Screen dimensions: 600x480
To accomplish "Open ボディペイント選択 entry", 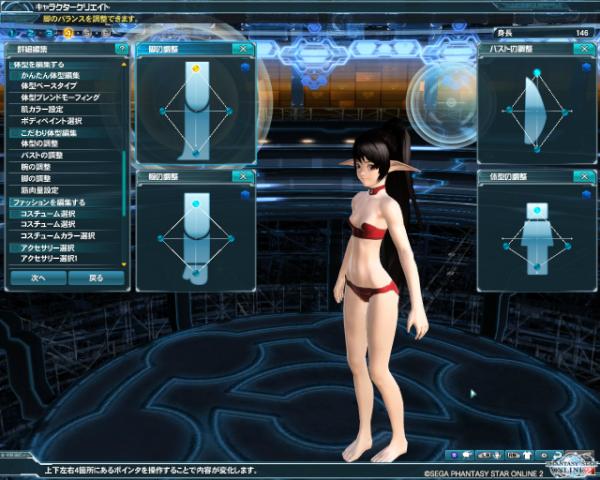I will click(50, 121).
